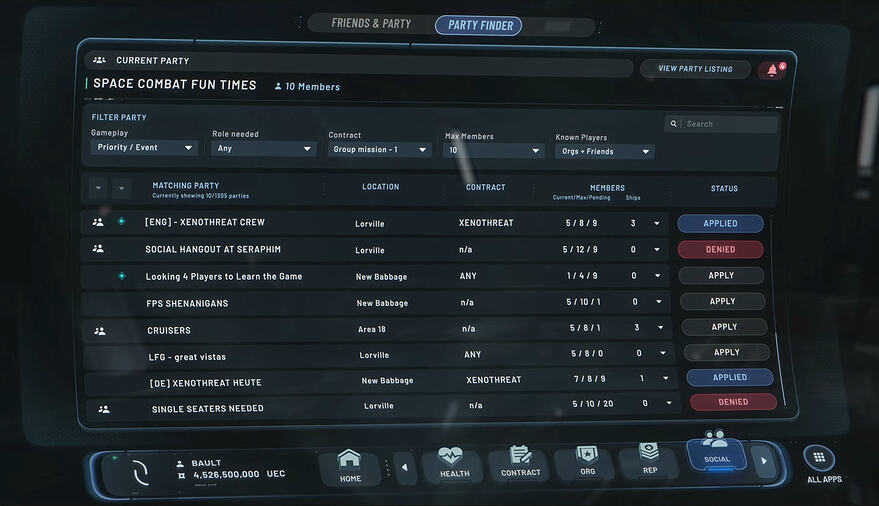Open the Org app
This screenshot has width=879, height=506.
(587, 463)
